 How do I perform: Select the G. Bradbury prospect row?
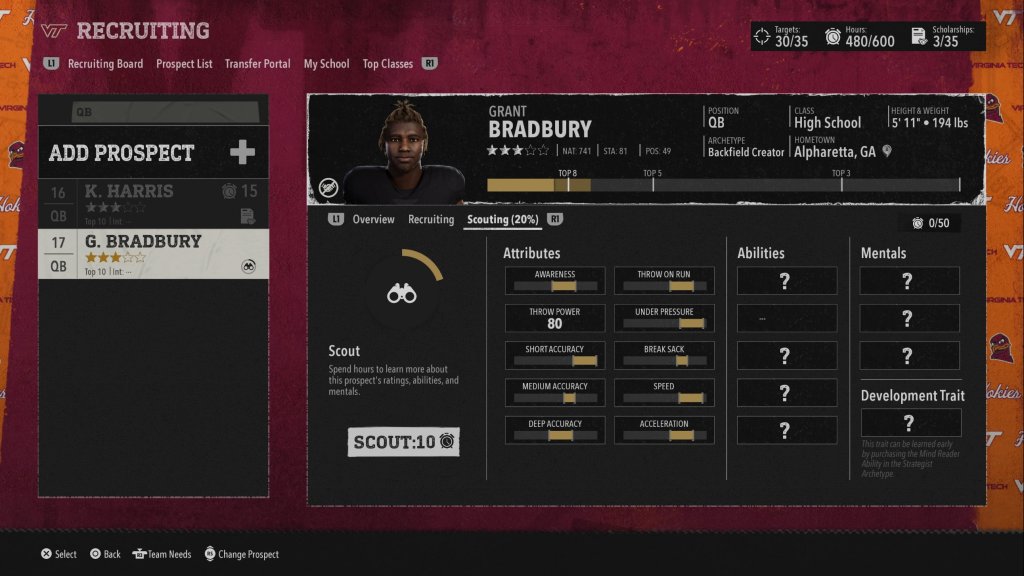(x=153, y=253)
